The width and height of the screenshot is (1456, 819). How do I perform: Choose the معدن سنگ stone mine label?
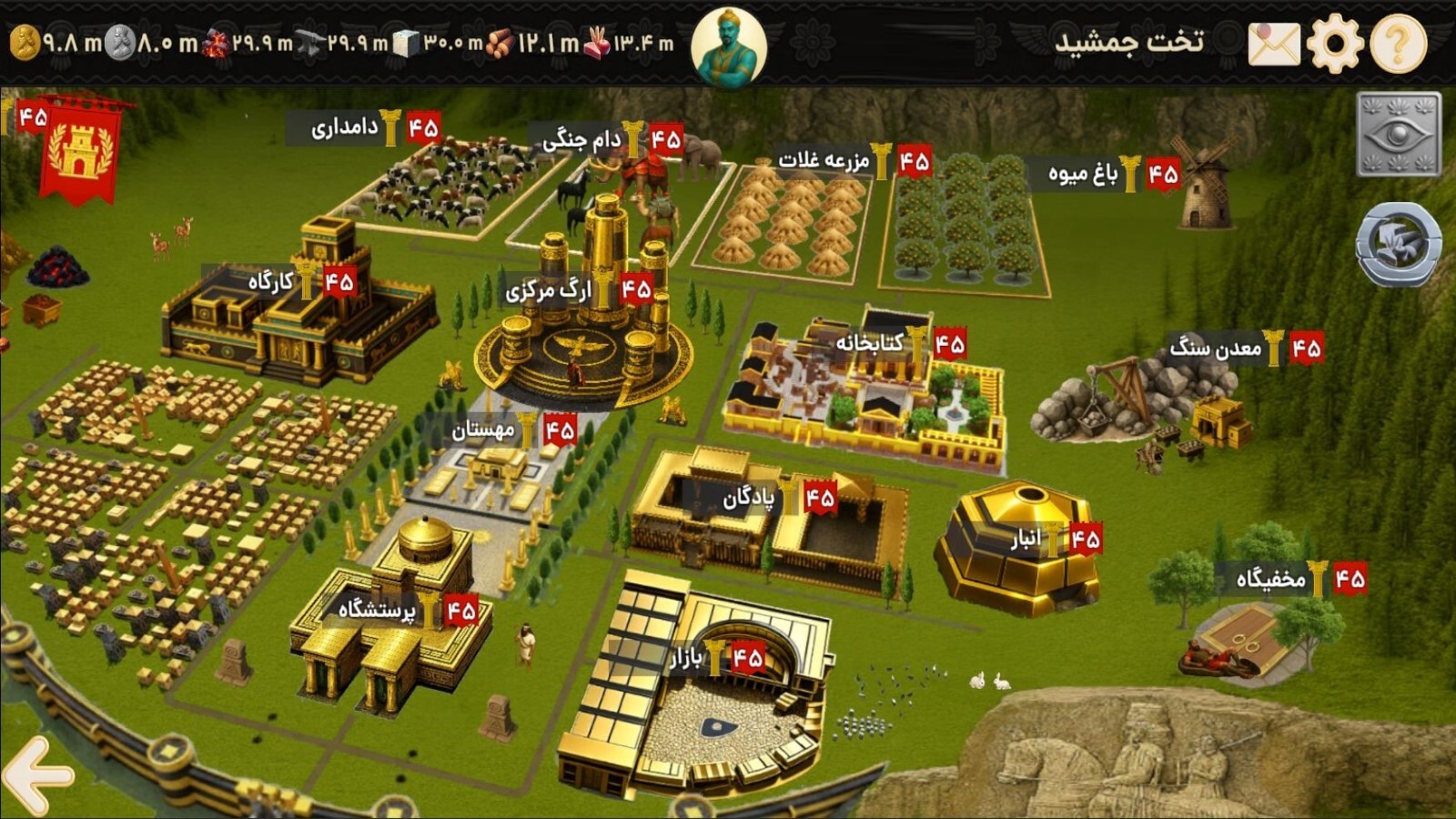(1215, 348)
